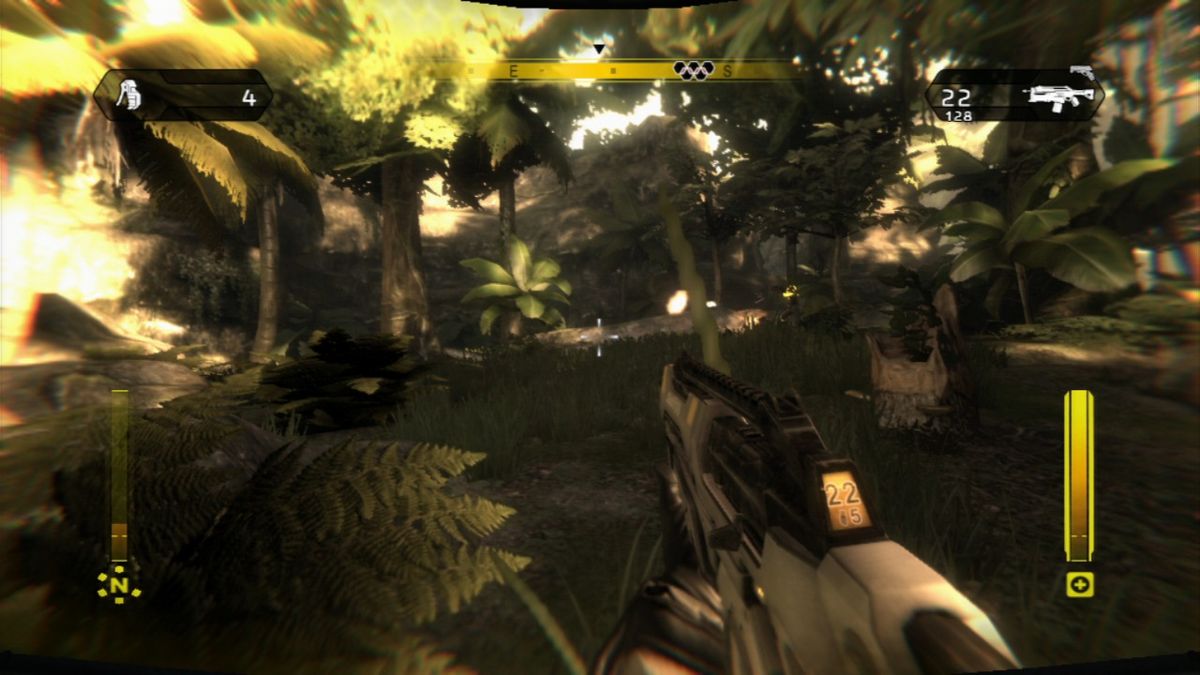Click the linked-circles marker on compass
Viewport: 1200px width, 675px height.
(694, 70)
